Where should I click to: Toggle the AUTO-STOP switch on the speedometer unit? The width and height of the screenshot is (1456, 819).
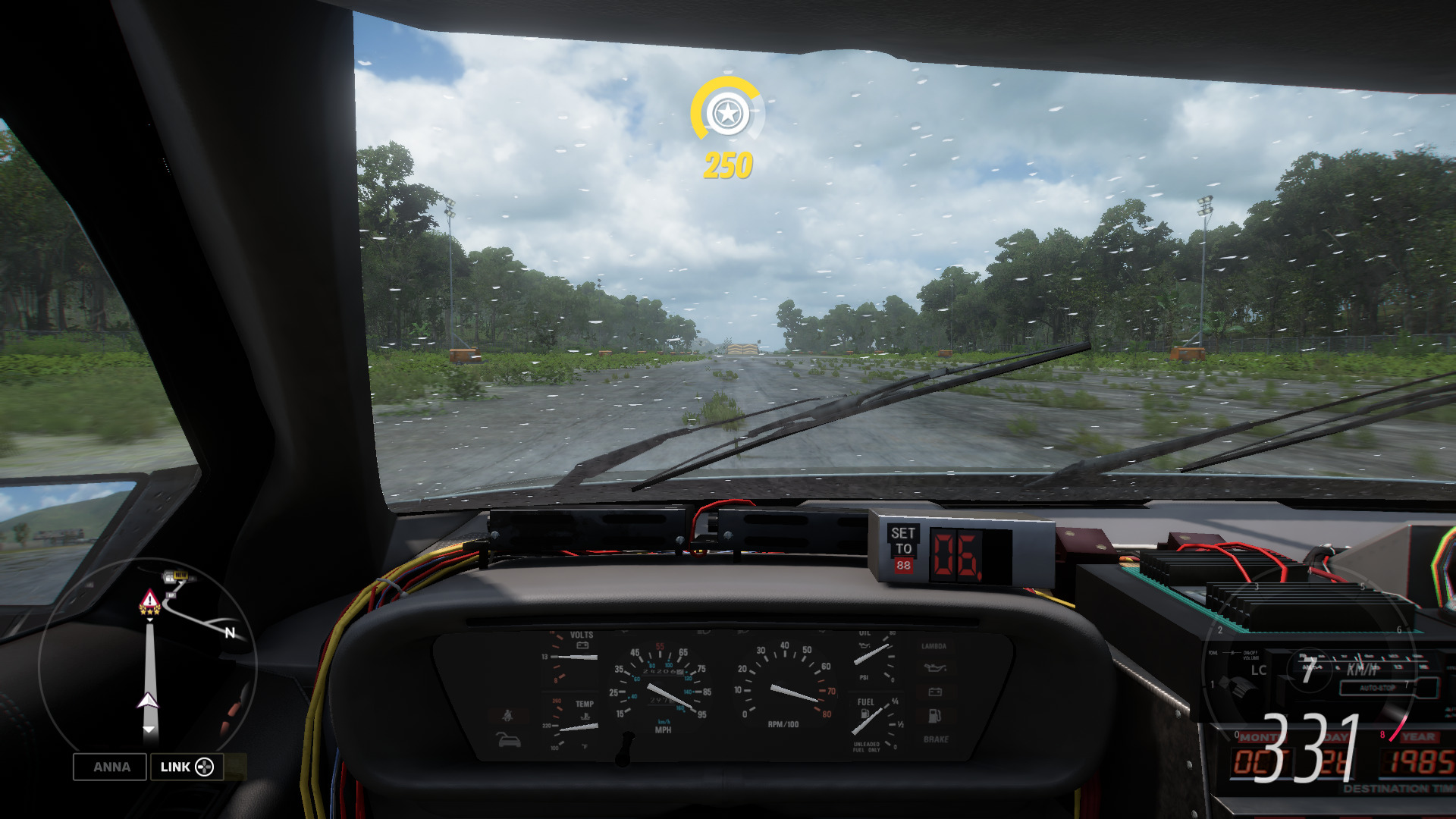point(1376,688)
